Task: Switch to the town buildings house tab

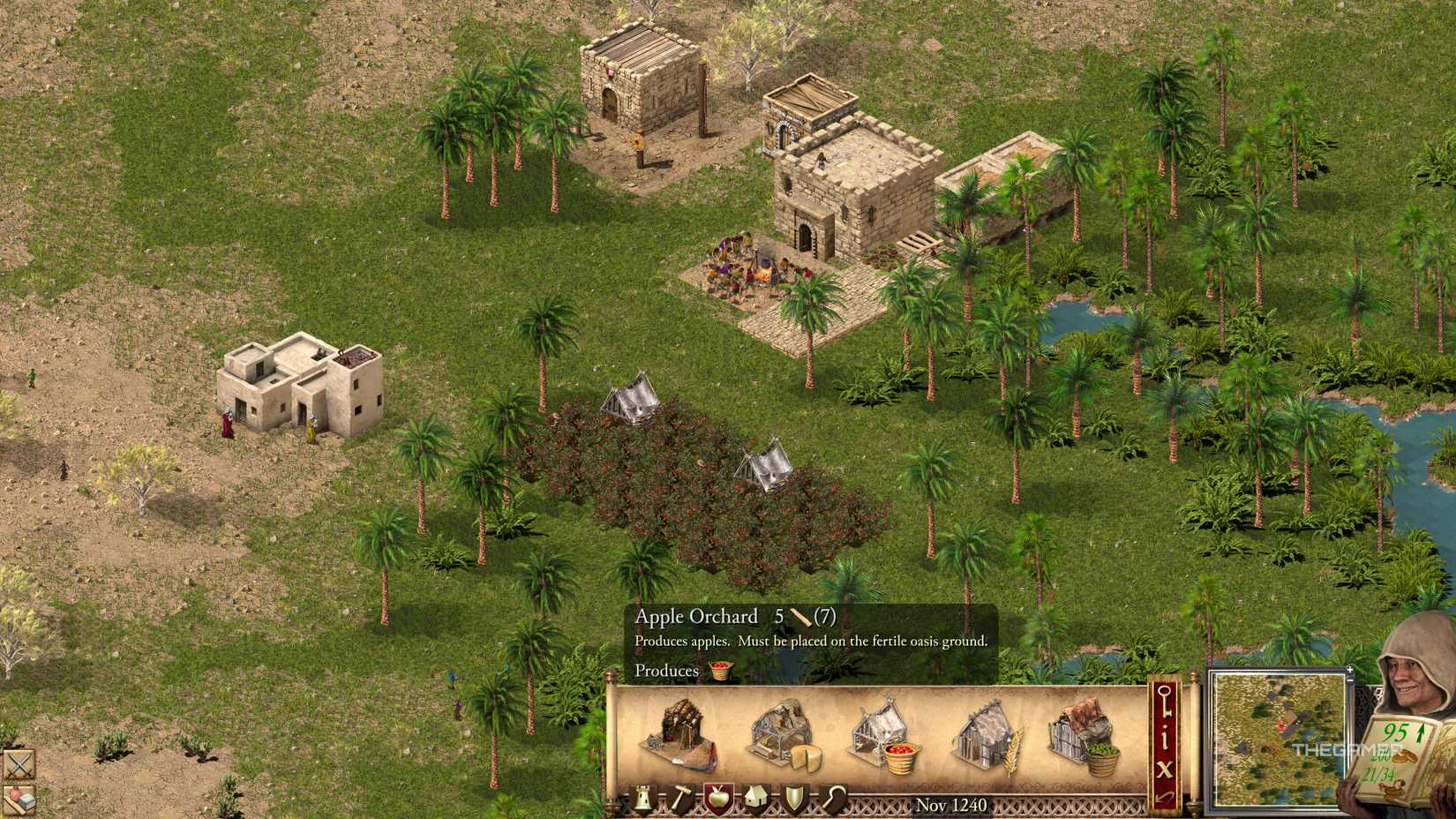Action: point(757,798)
